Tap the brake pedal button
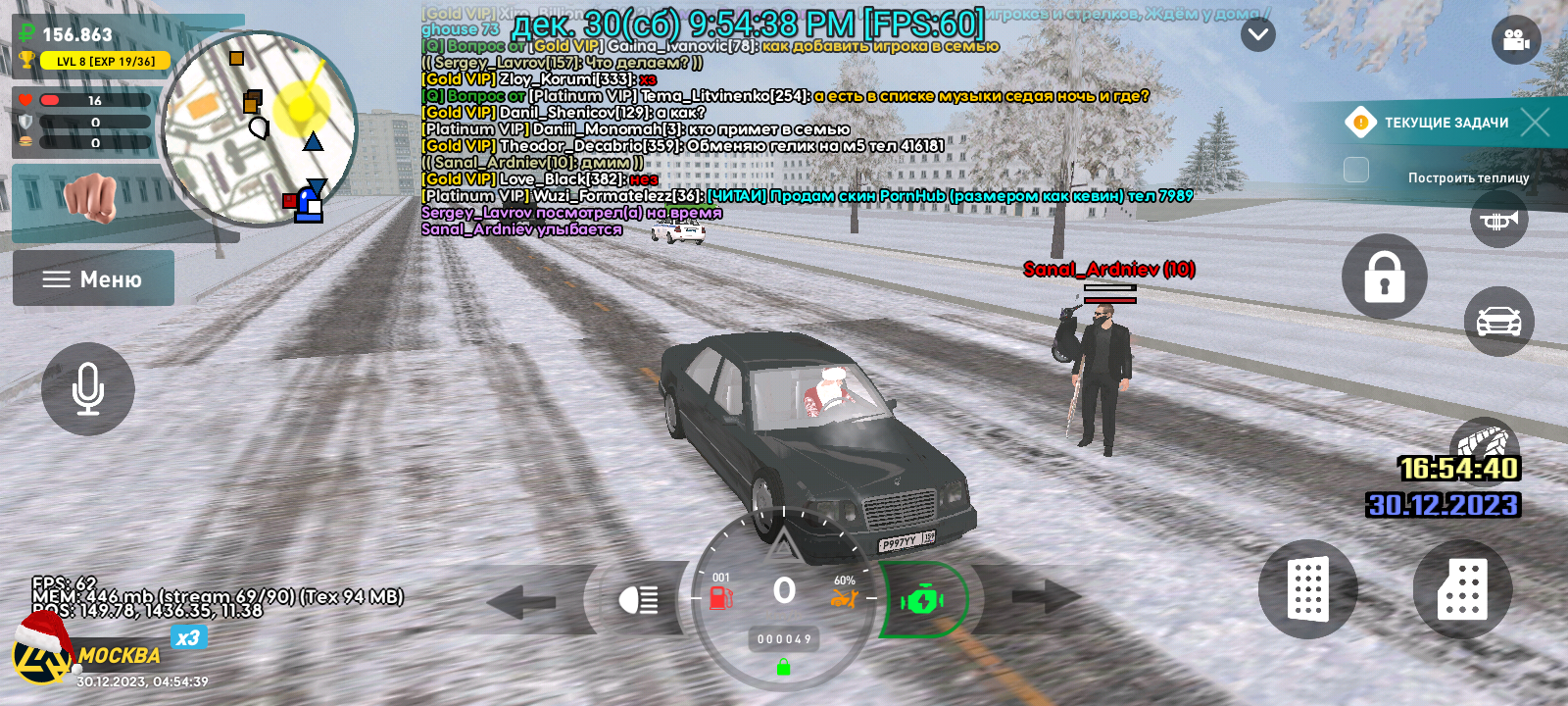The height and width of the screenshot is (706, 1568). [1307, 589]
